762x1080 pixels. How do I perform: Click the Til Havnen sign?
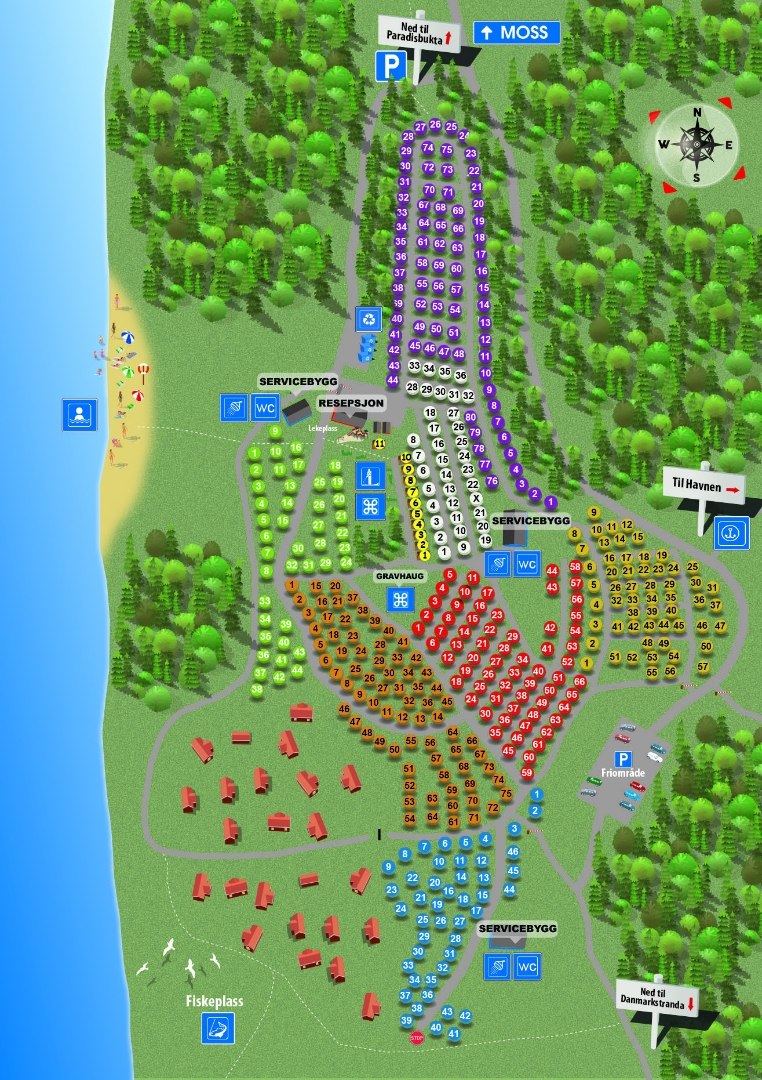pyautogui.click(x=705, y=488)
